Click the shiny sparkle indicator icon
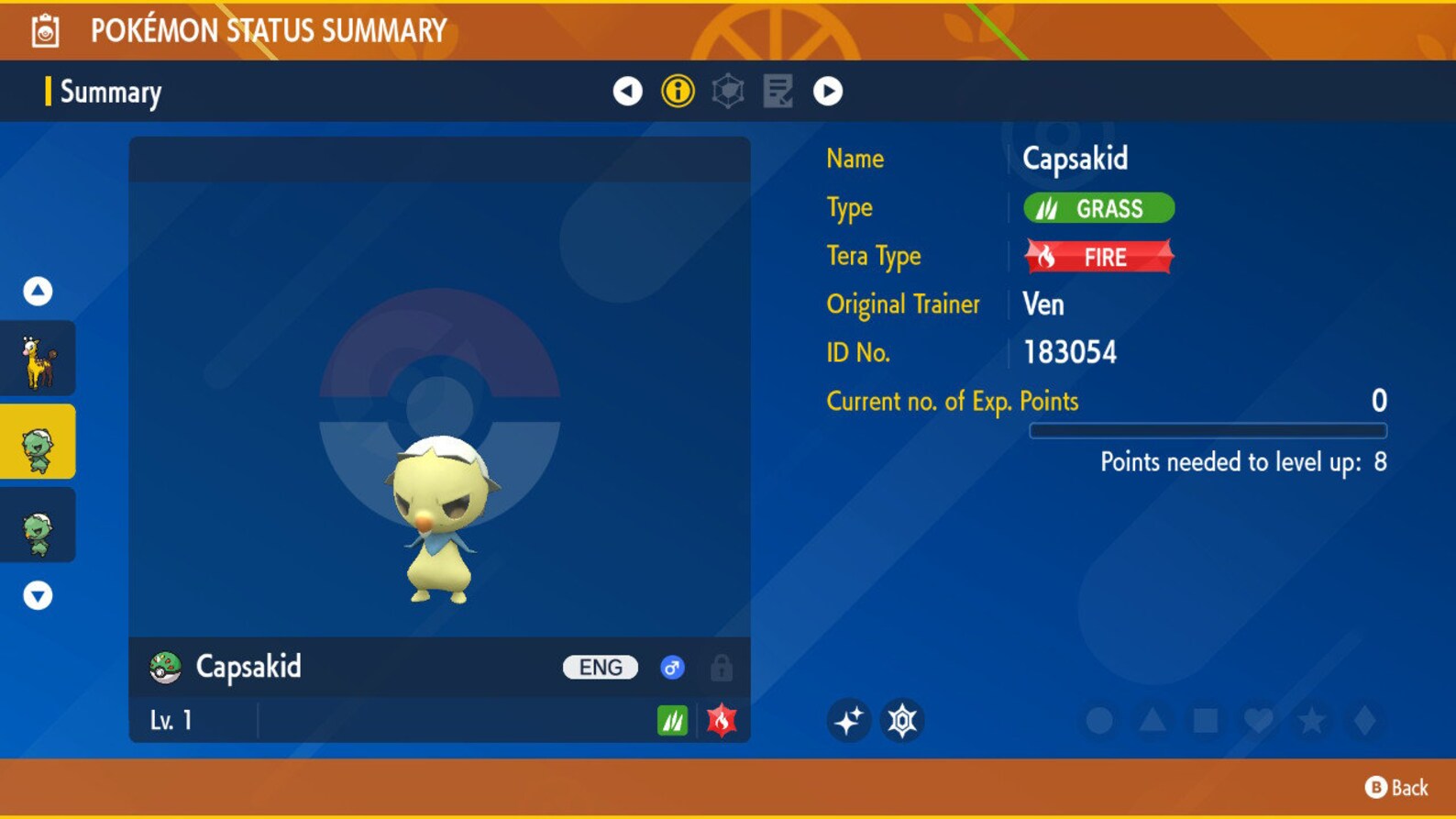This screenshot has width=1456, height=819. (848, 721)
